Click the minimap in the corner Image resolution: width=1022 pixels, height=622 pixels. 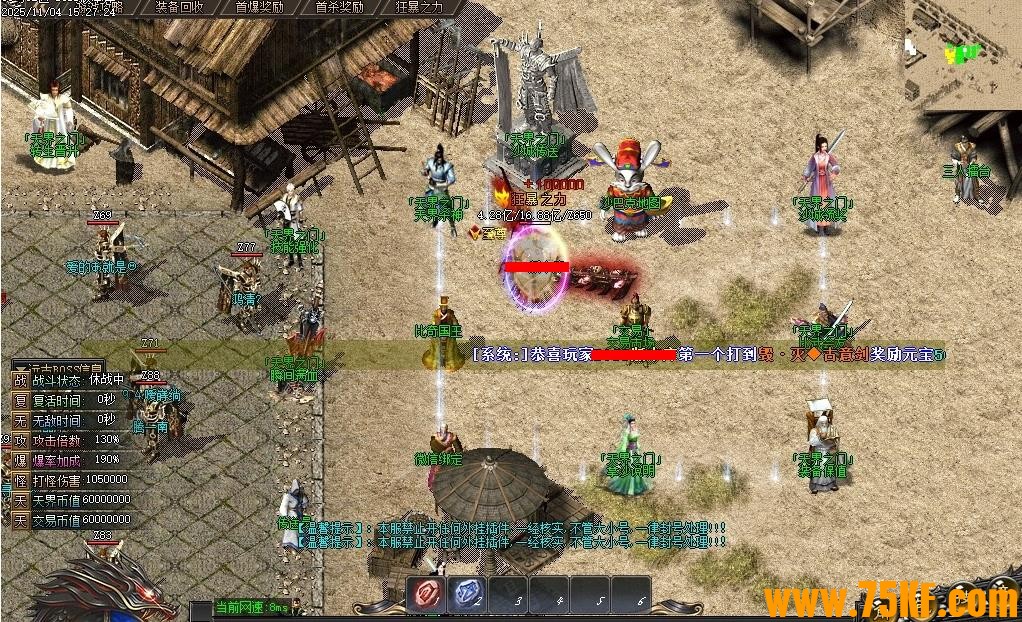[962, 50]
